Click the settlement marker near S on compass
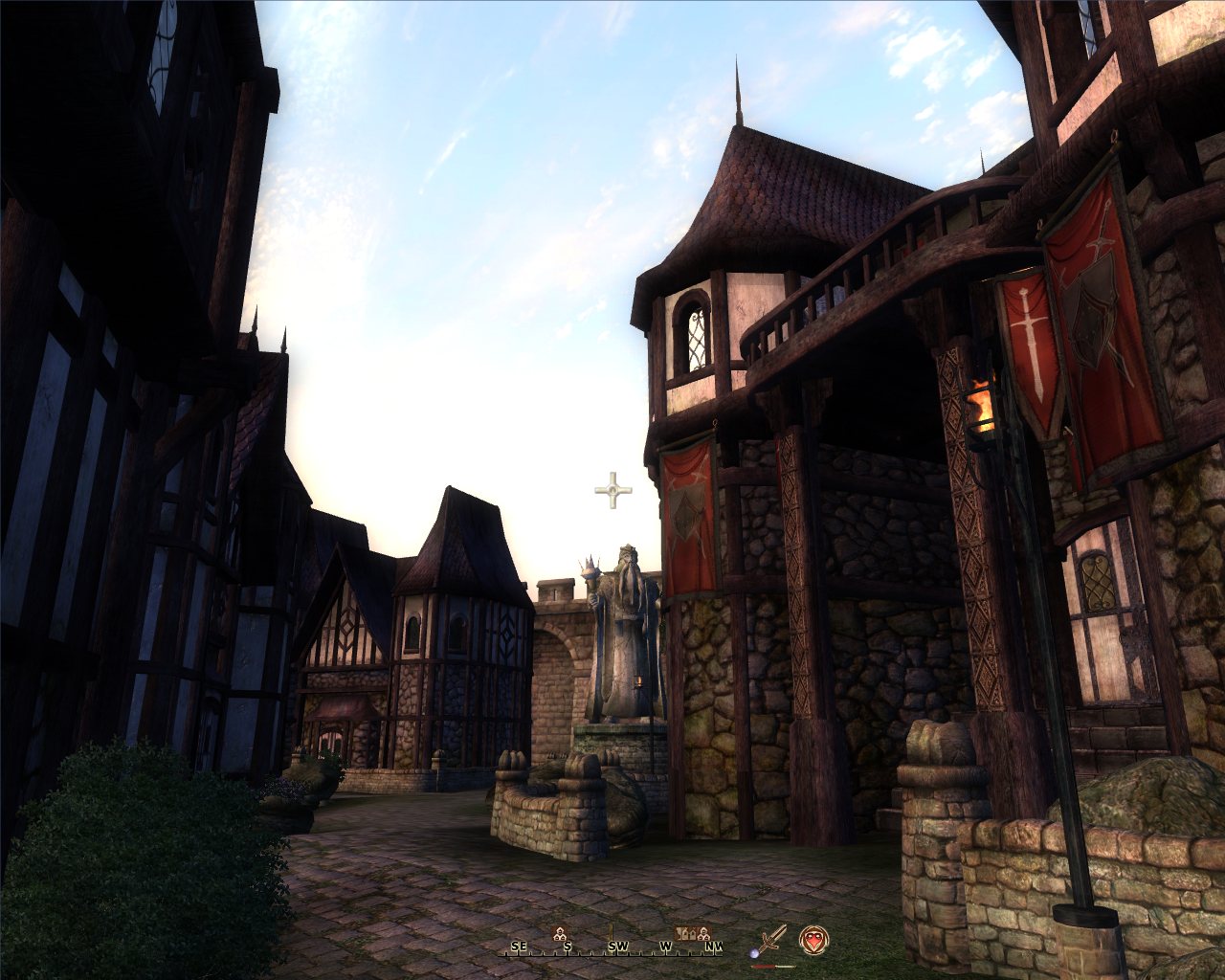 560,933
